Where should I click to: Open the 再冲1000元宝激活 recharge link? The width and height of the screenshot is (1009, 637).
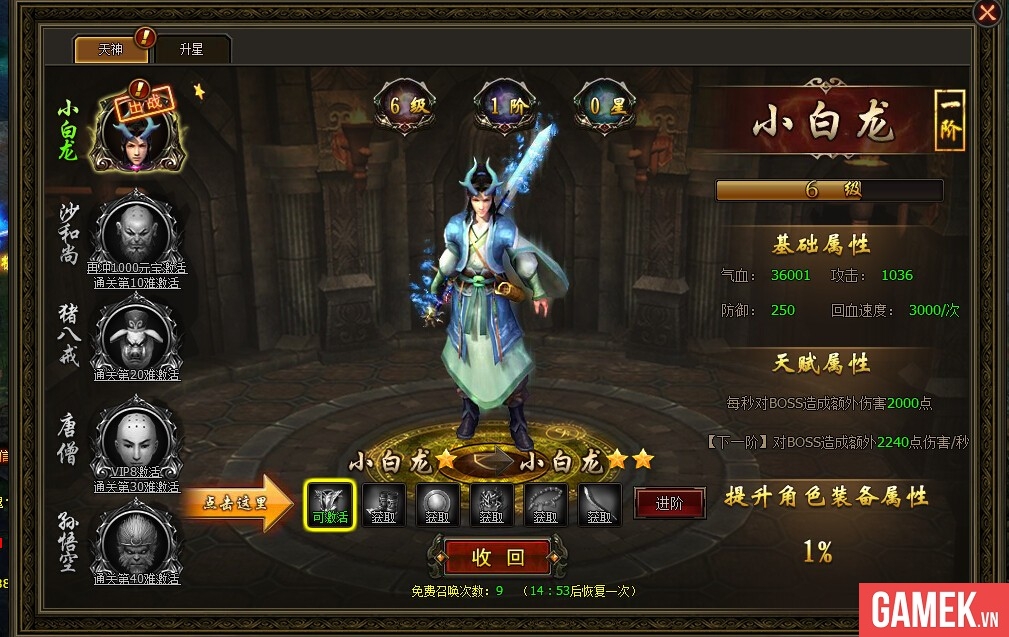[x=136, y=268]
